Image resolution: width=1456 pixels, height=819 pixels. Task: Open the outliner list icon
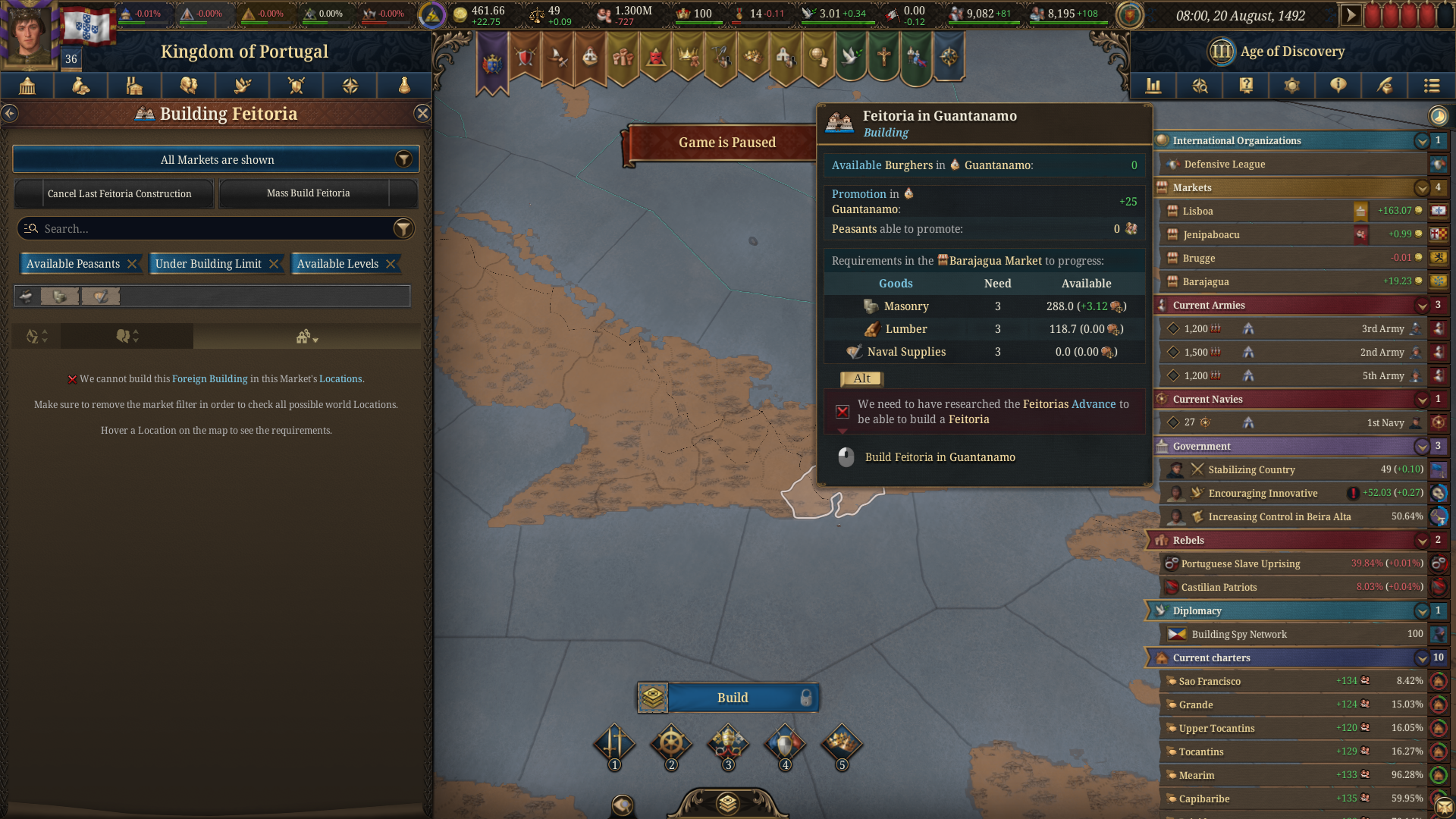pyautogui.click(x=1432, y=86)
